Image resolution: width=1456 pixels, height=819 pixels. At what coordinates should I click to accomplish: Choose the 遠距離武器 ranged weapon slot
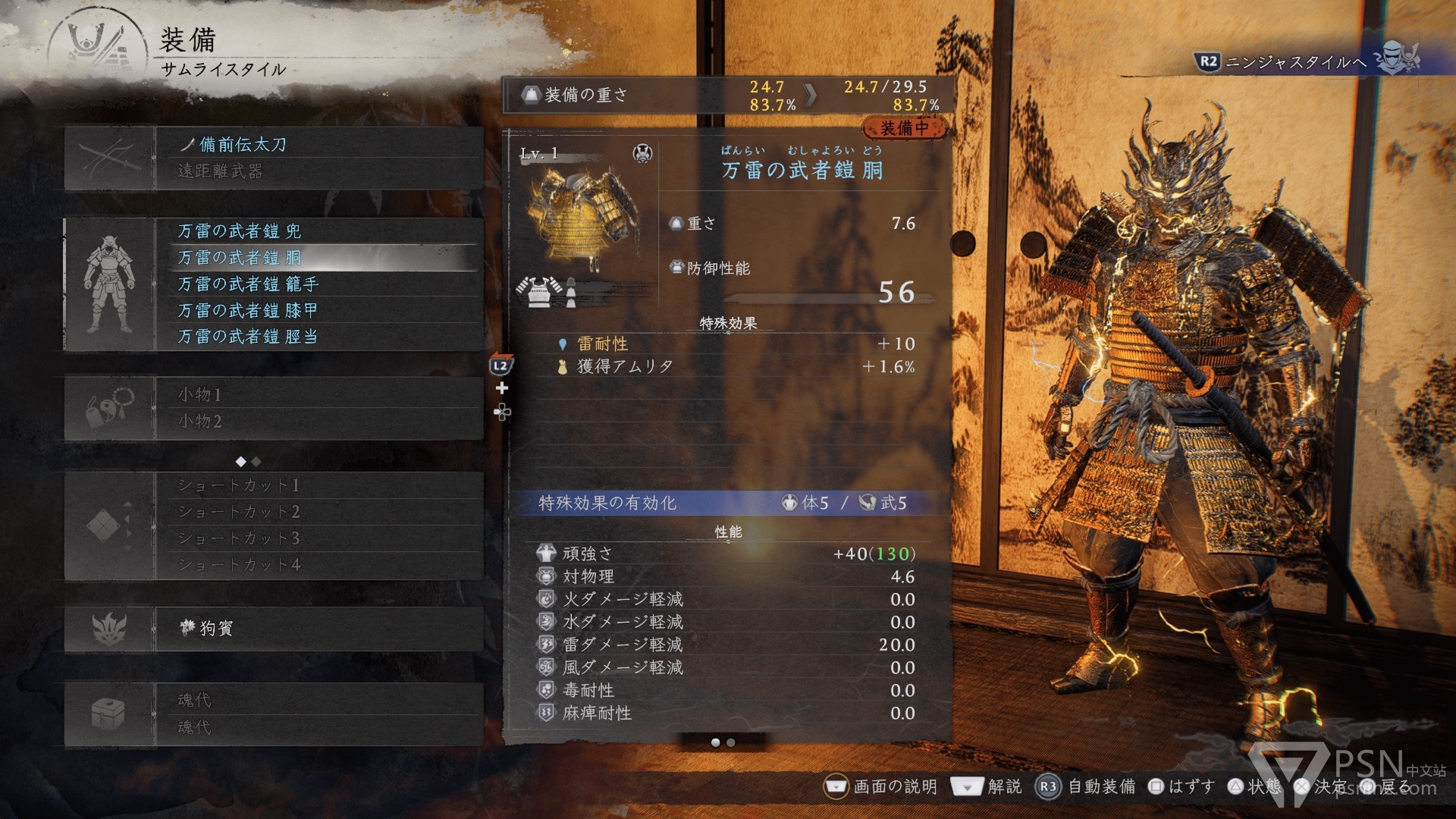[318, 171]
